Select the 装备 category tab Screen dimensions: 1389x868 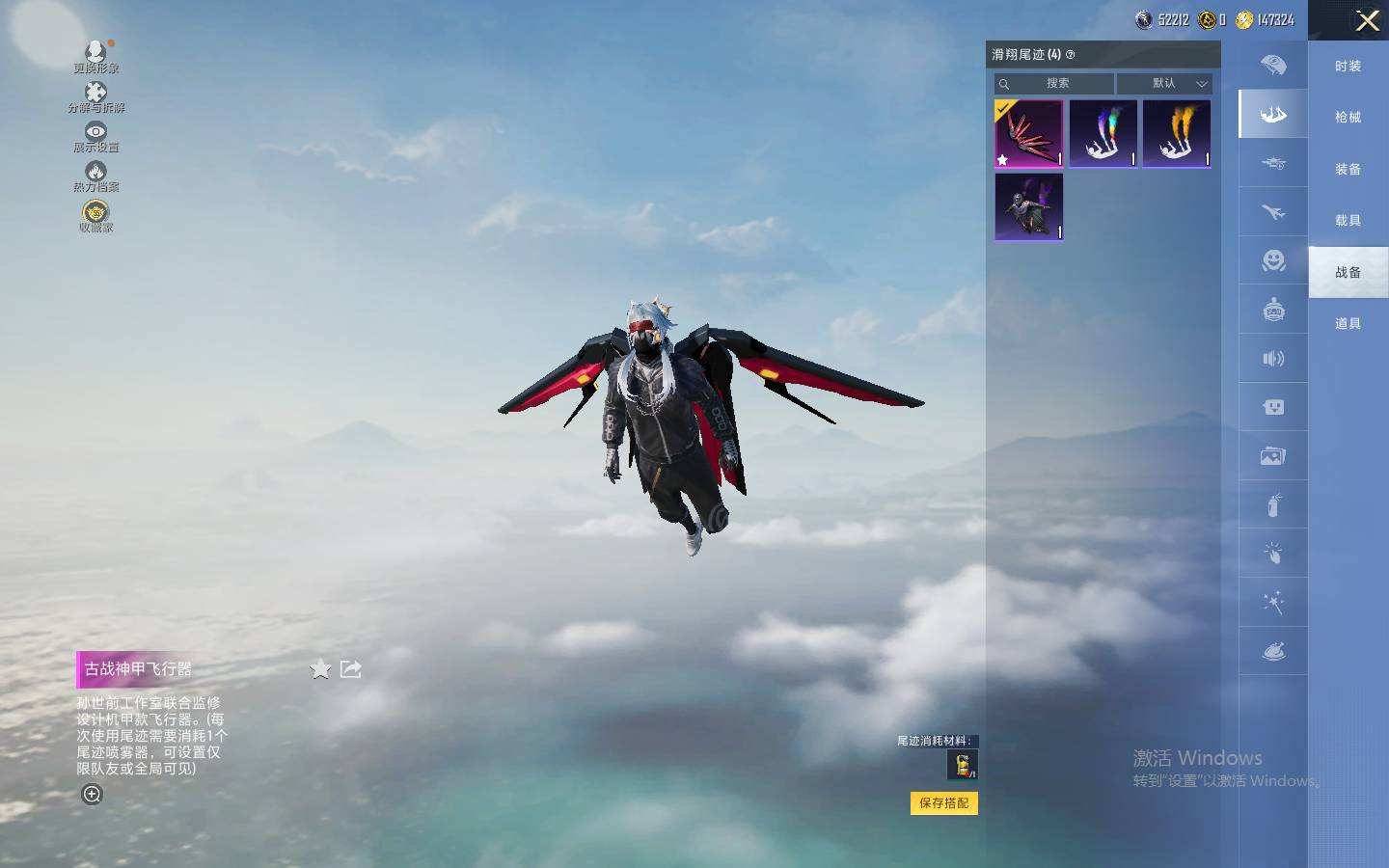(x=1348, y=170)
